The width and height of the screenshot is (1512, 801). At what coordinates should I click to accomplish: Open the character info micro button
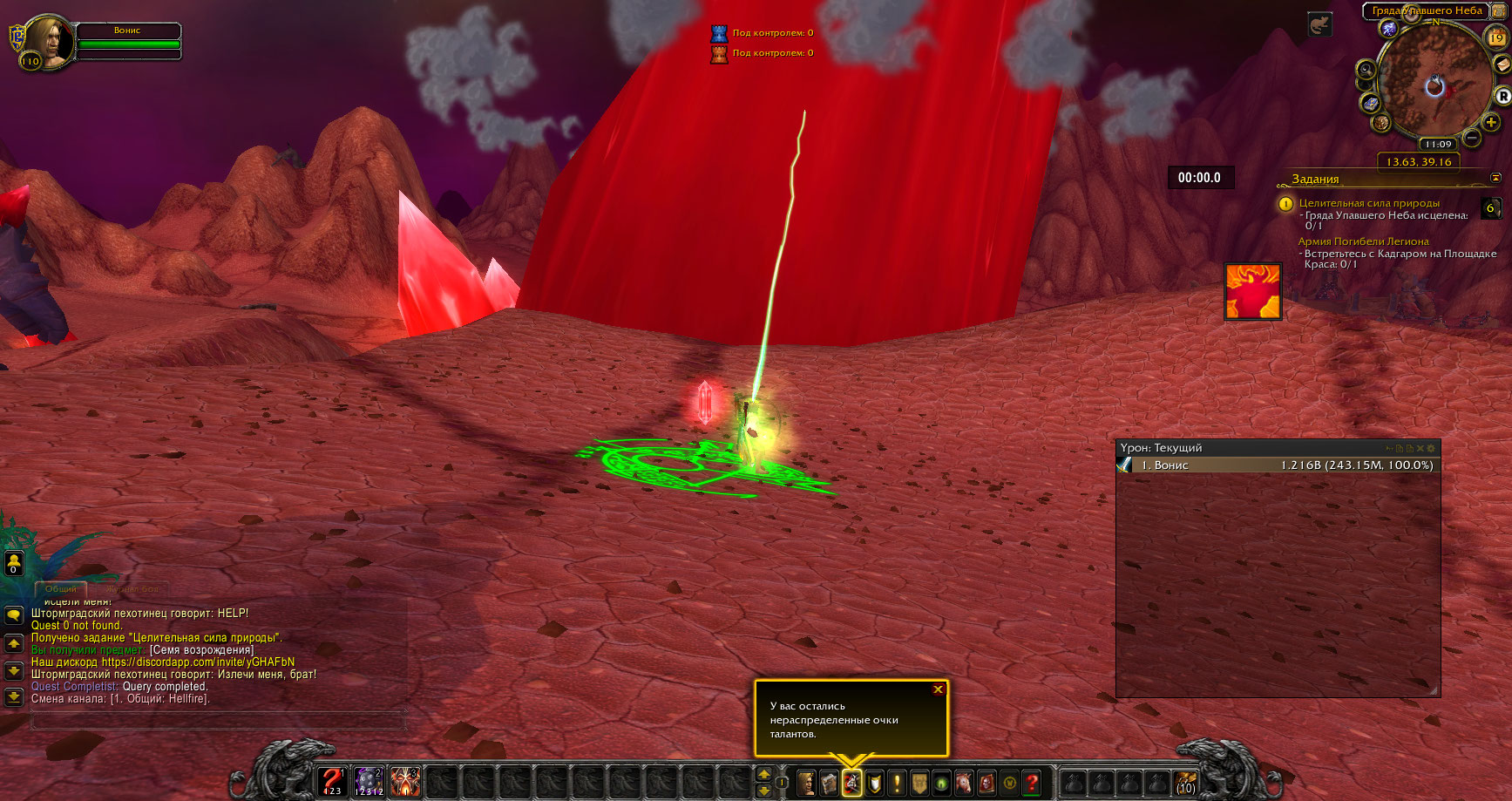pos(806,783)
